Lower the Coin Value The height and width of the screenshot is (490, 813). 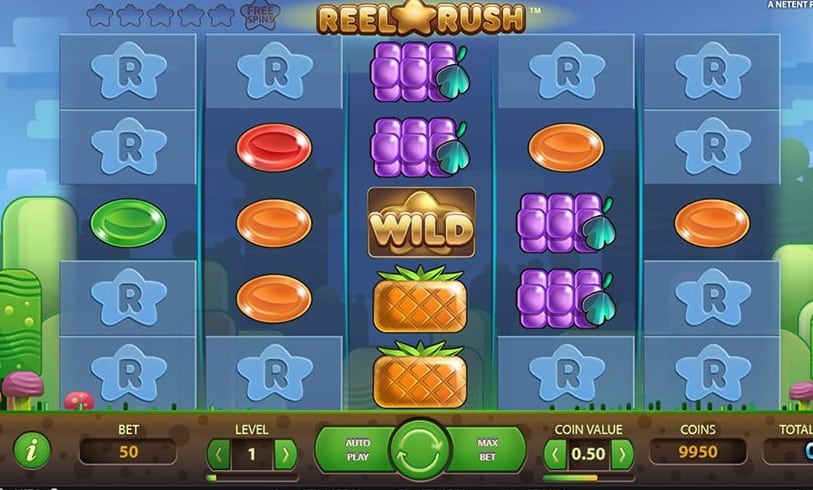(553, 455)
